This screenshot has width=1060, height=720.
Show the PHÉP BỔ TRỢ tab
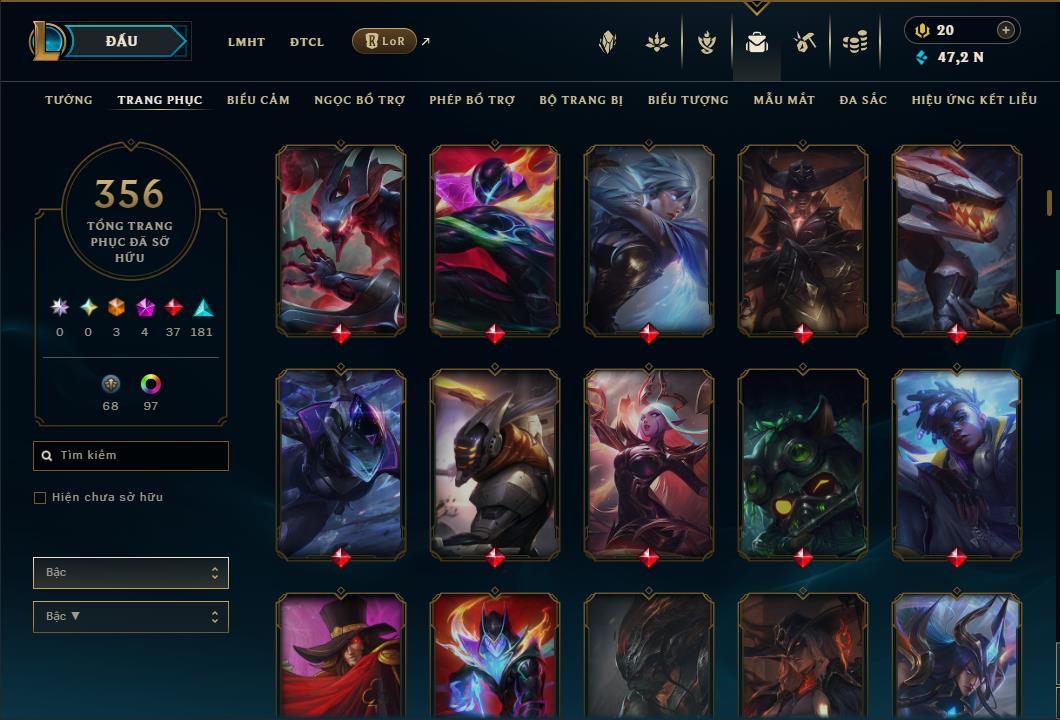point(472,100)
